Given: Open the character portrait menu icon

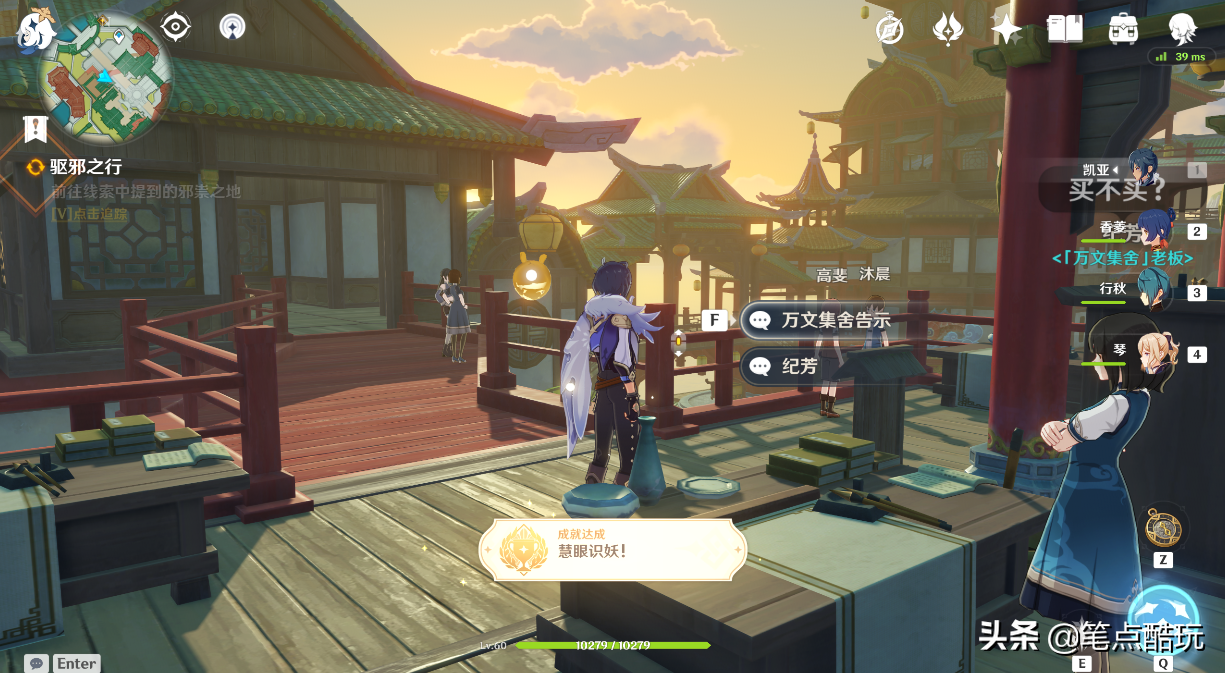Looking at the screenshot, I should 1183,29.
